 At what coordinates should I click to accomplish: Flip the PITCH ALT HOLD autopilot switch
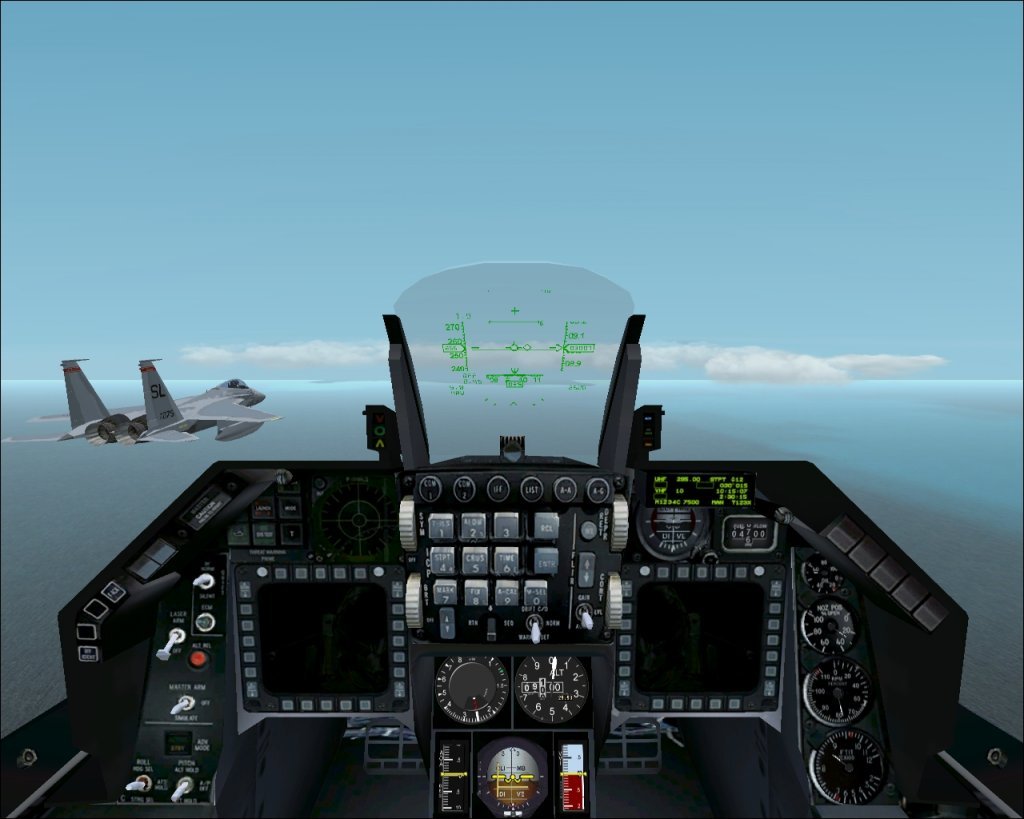point(183,789)
